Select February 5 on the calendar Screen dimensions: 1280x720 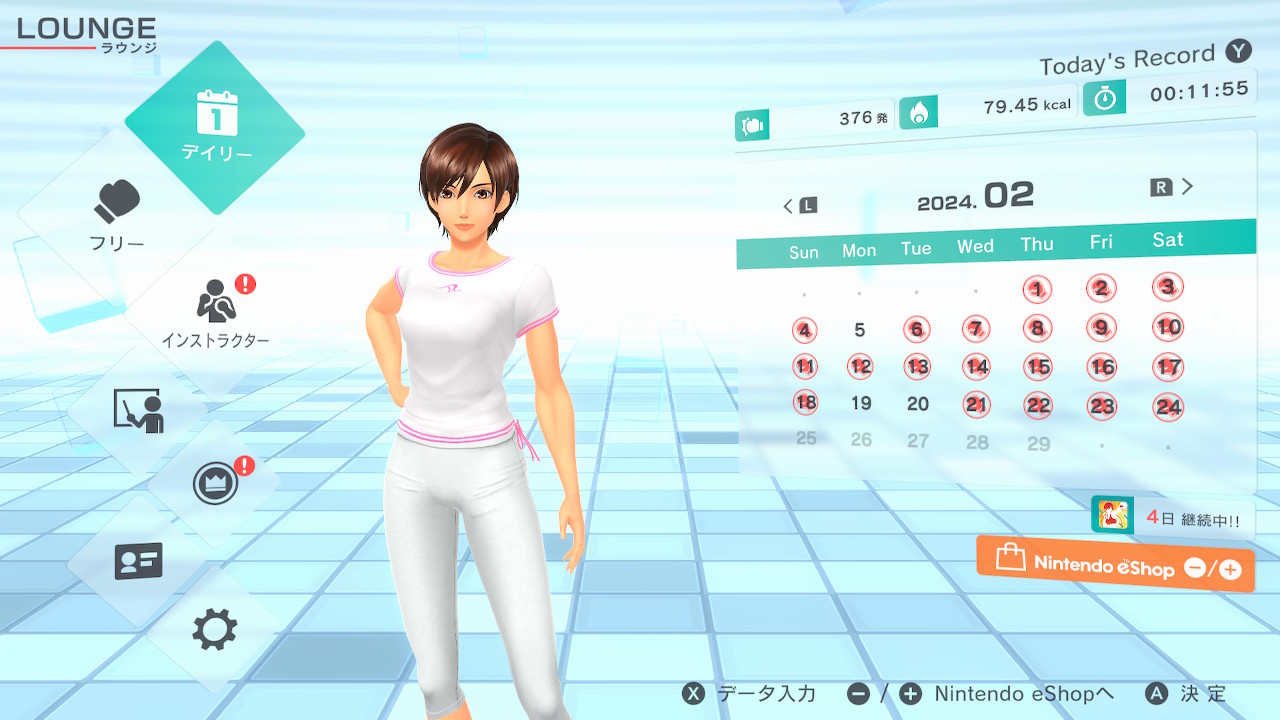click(x=860, y=330)
